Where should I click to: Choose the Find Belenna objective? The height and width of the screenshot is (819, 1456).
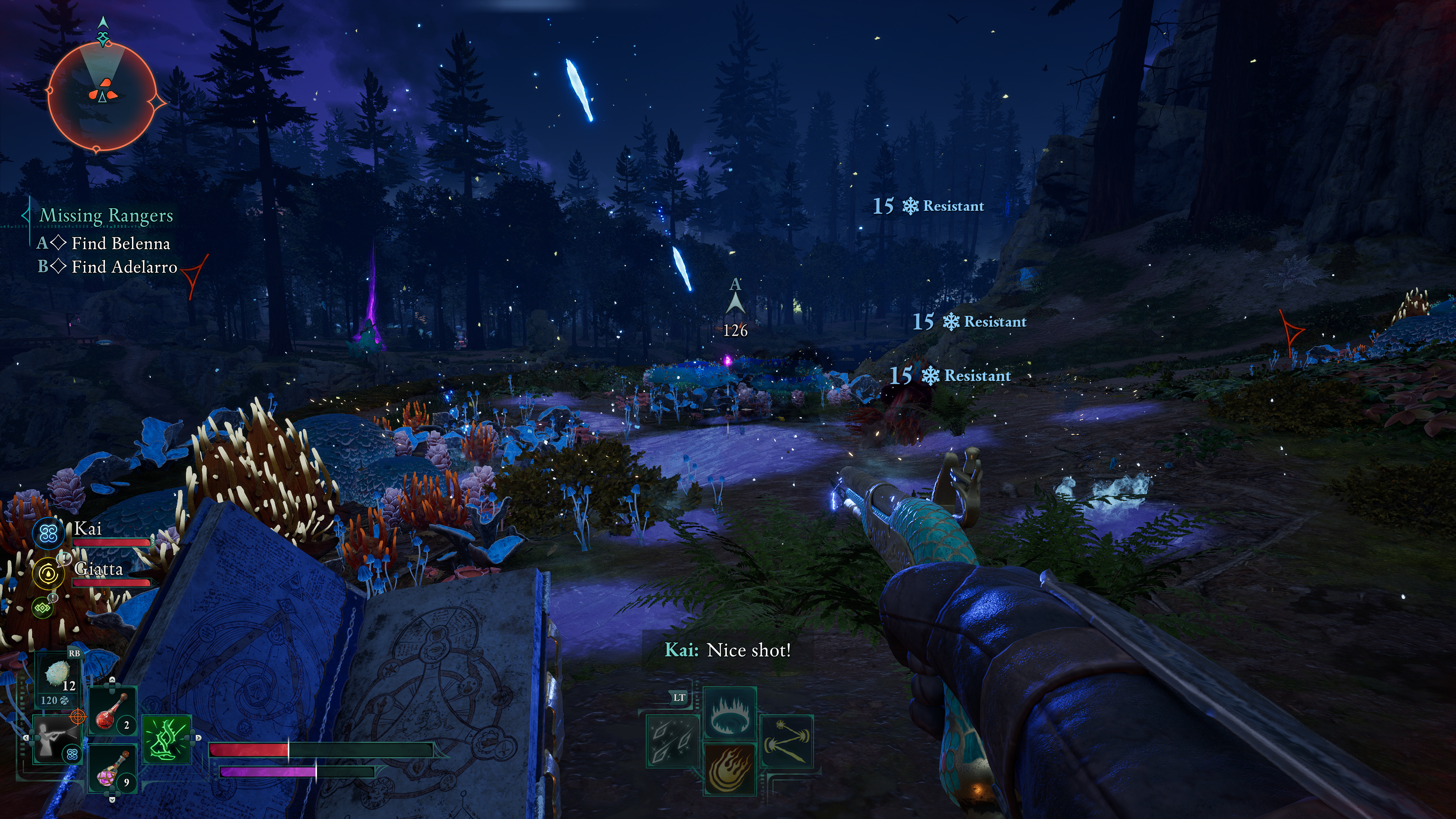121,243
